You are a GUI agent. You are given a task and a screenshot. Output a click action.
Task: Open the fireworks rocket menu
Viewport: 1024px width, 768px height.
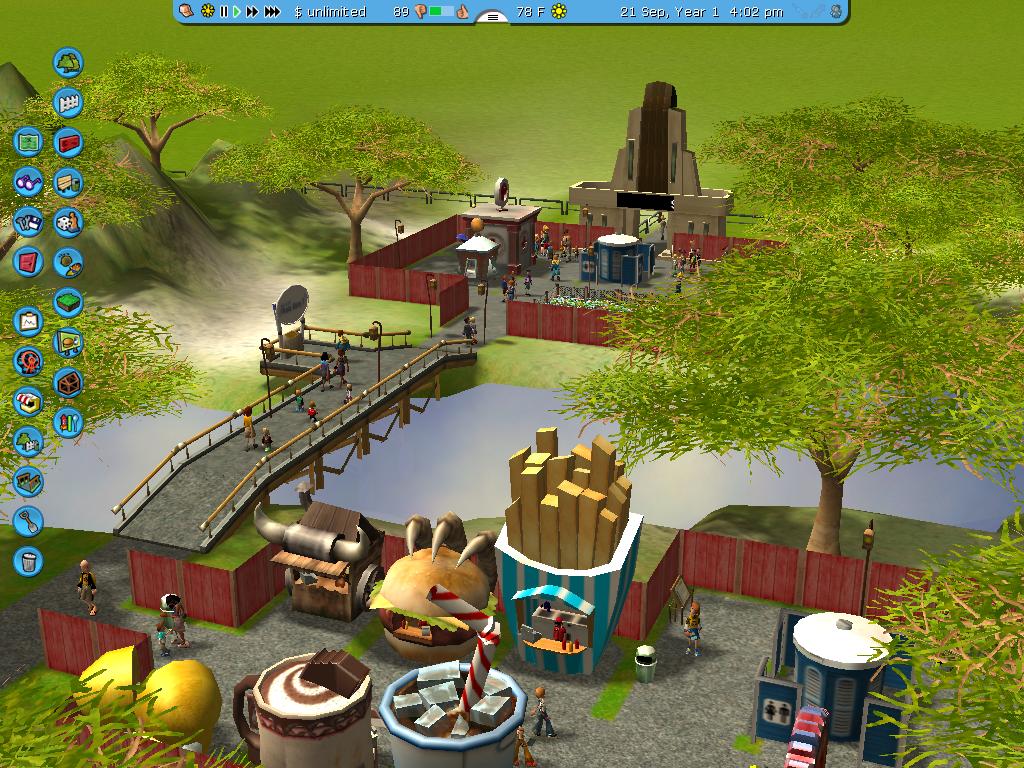tap(68, 422)
